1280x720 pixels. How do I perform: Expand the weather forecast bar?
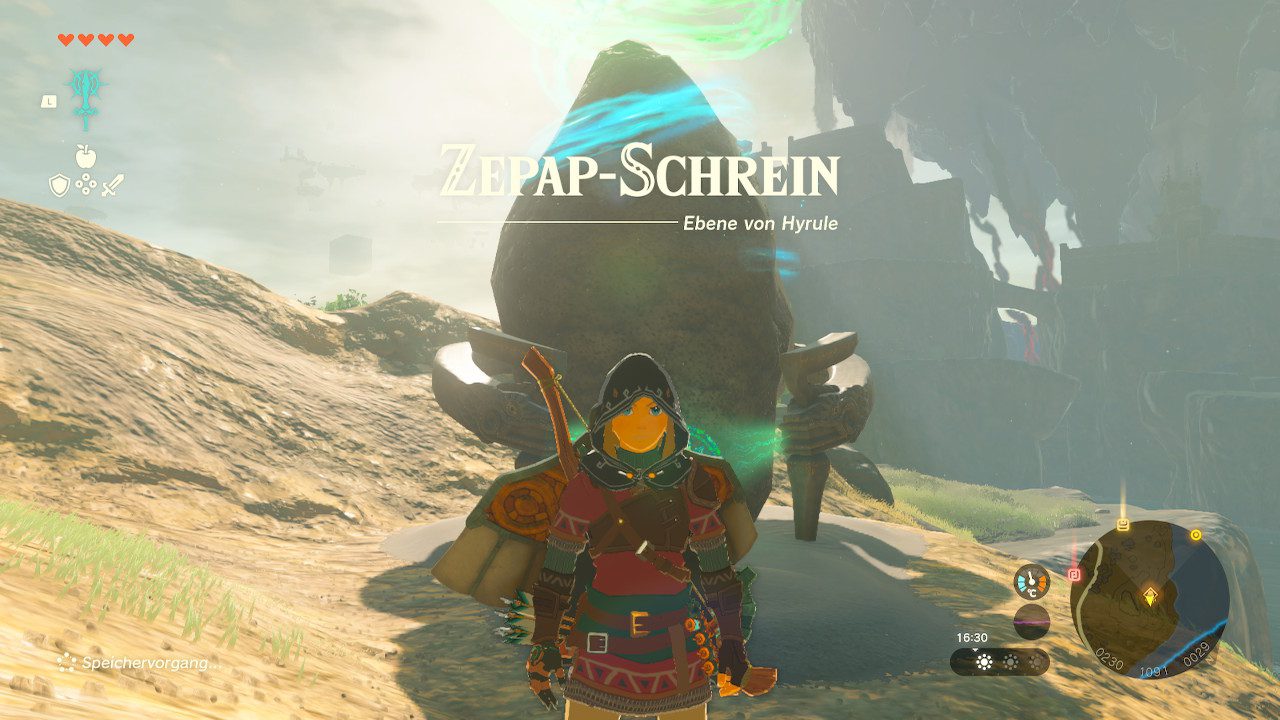[x=1000, y=661]
